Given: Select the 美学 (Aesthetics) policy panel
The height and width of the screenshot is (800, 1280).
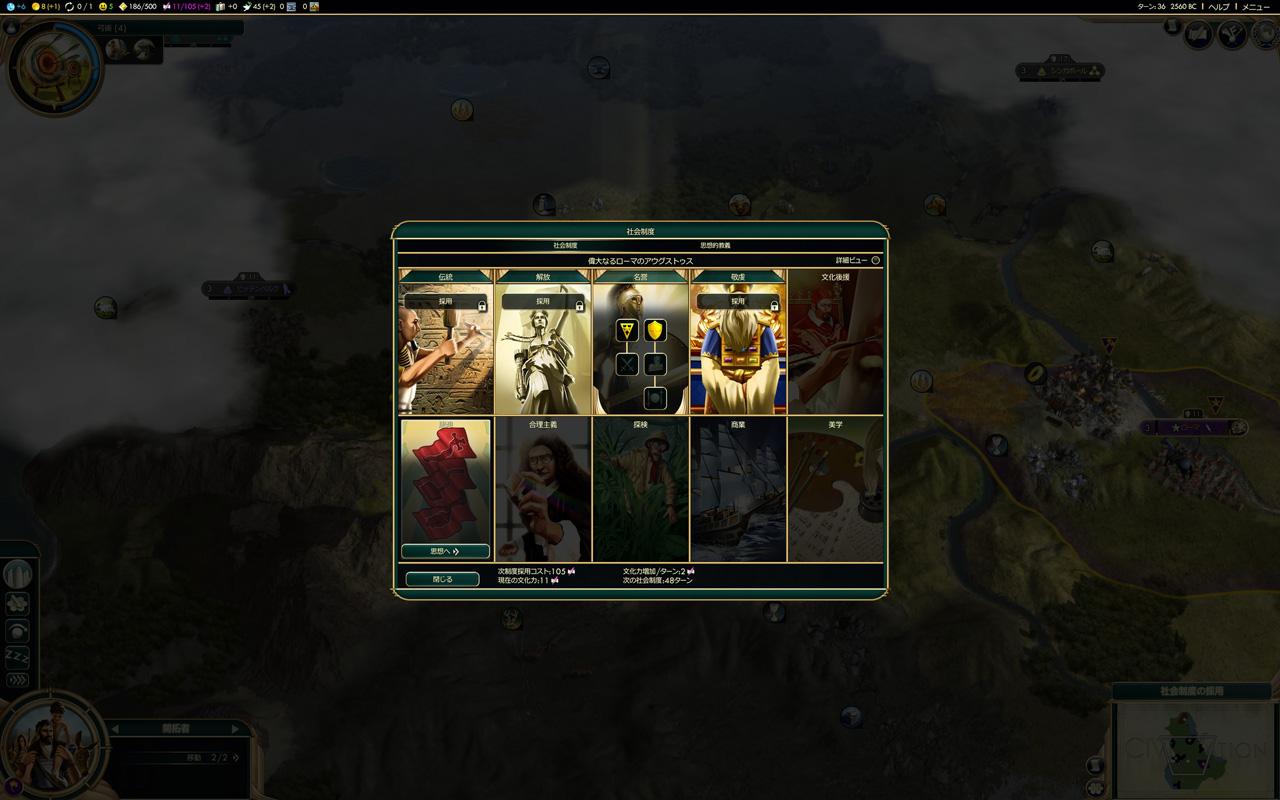Looking at the screenshot, I should pos(835,490).
